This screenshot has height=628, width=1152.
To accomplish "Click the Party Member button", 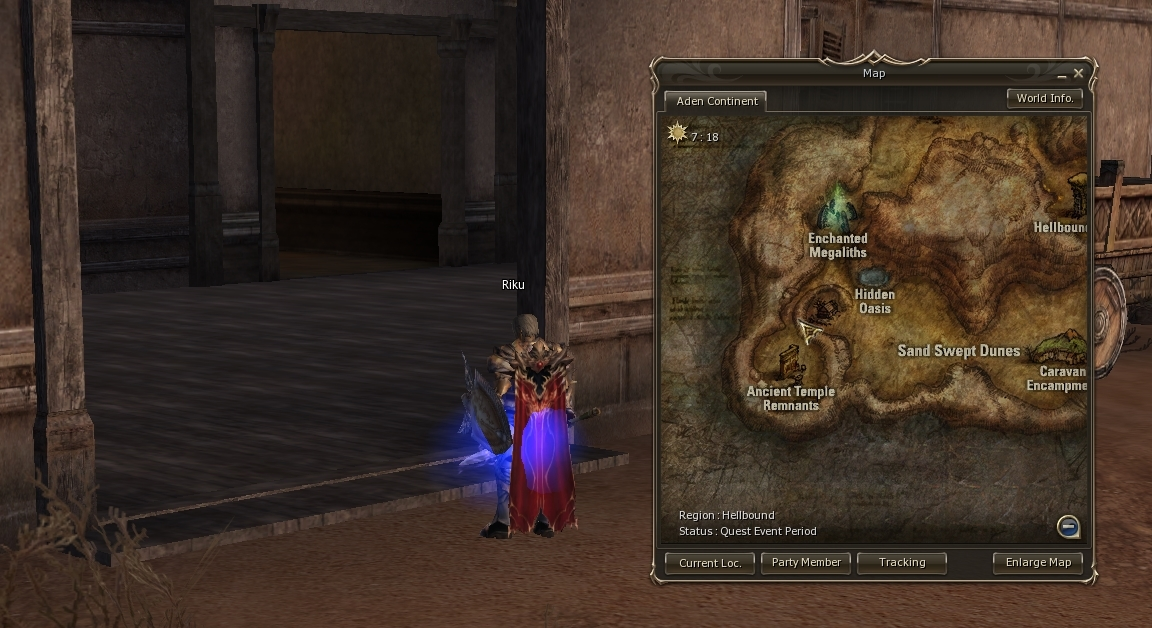I will pos(806,562).
